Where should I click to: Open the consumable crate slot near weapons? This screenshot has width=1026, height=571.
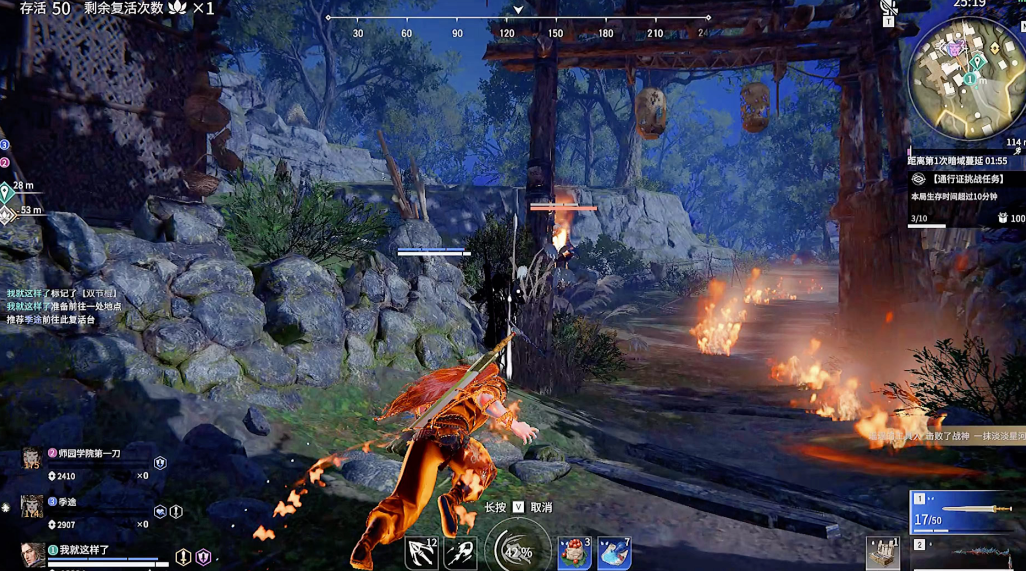[882, 553]
